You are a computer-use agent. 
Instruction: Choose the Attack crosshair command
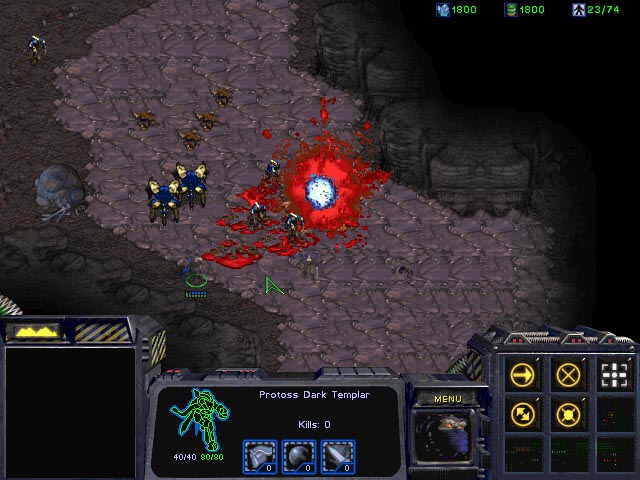[x=613, y=375]
